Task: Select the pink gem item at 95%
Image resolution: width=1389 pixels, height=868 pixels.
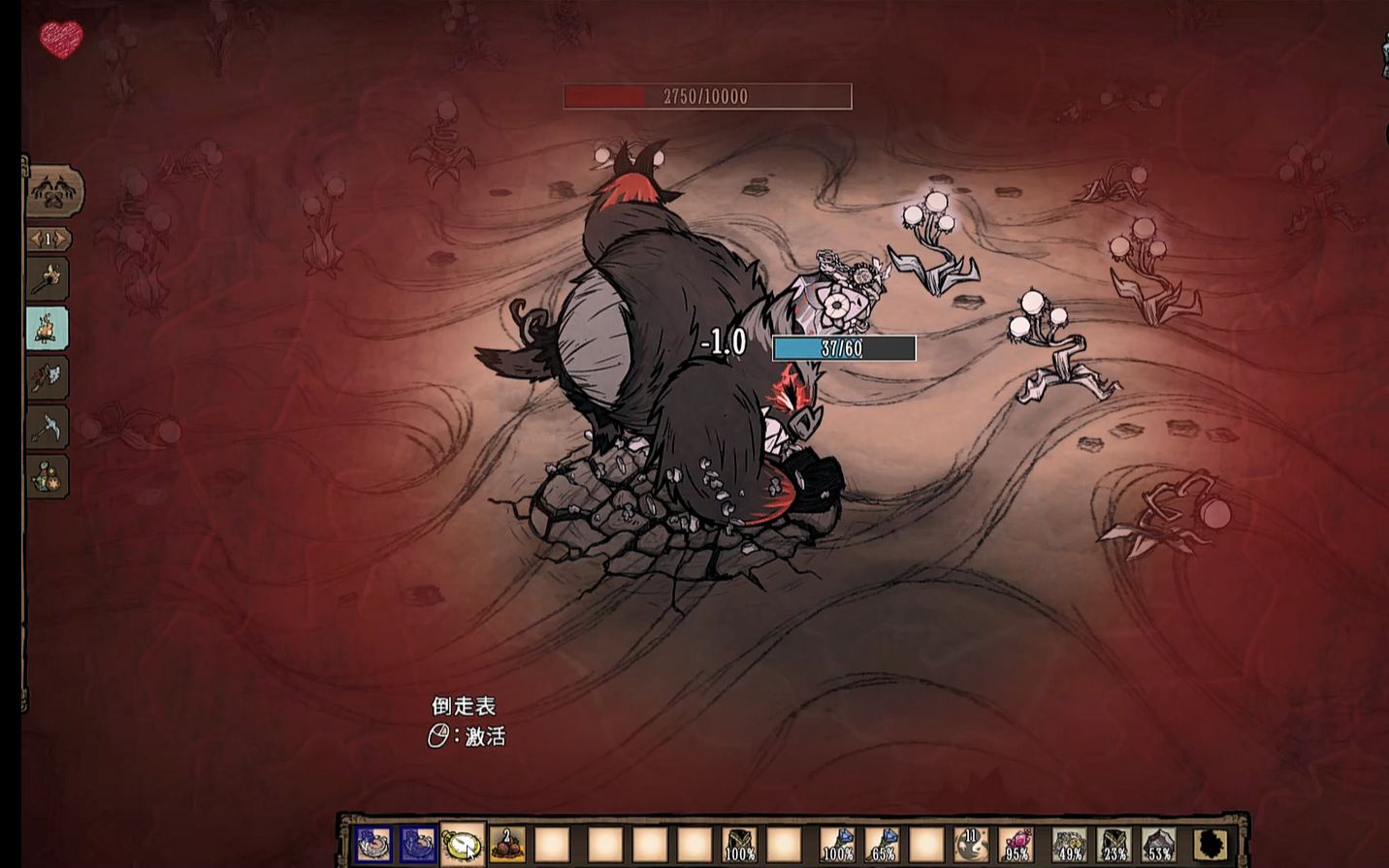Action: (x=1016, y=845)
